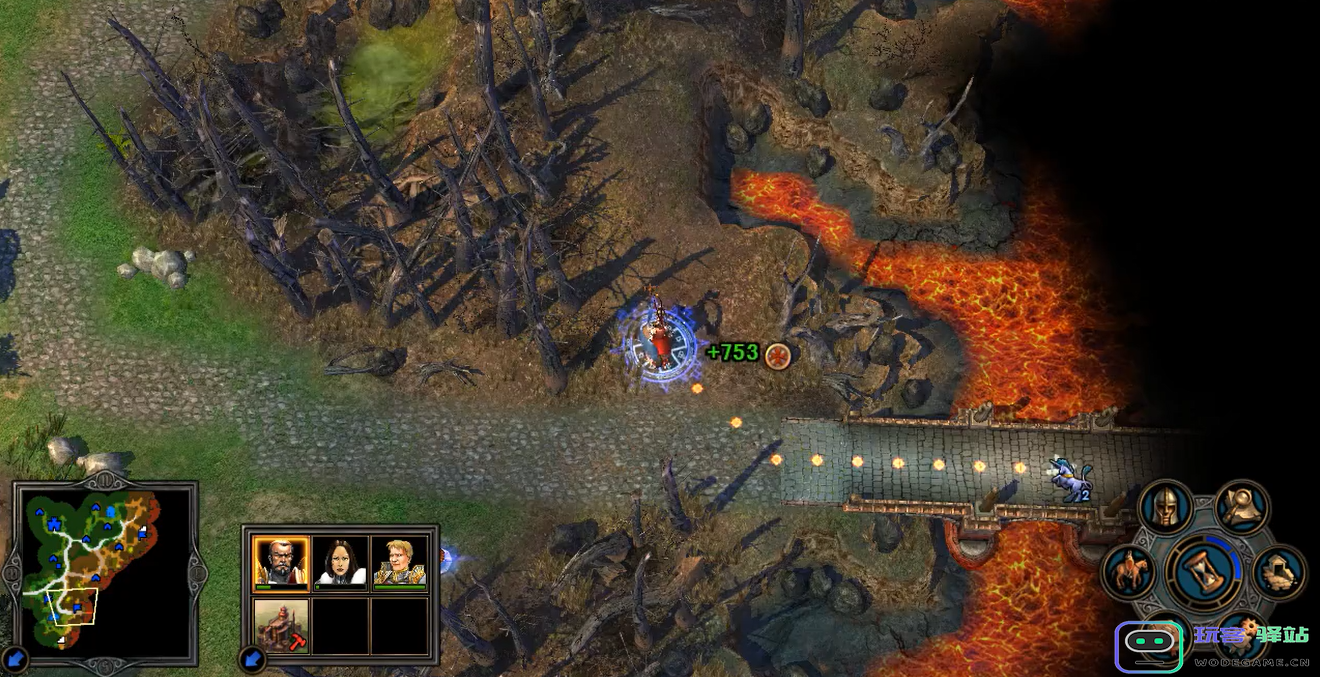Activate the mounted horse move hero button

[1129, 573]
